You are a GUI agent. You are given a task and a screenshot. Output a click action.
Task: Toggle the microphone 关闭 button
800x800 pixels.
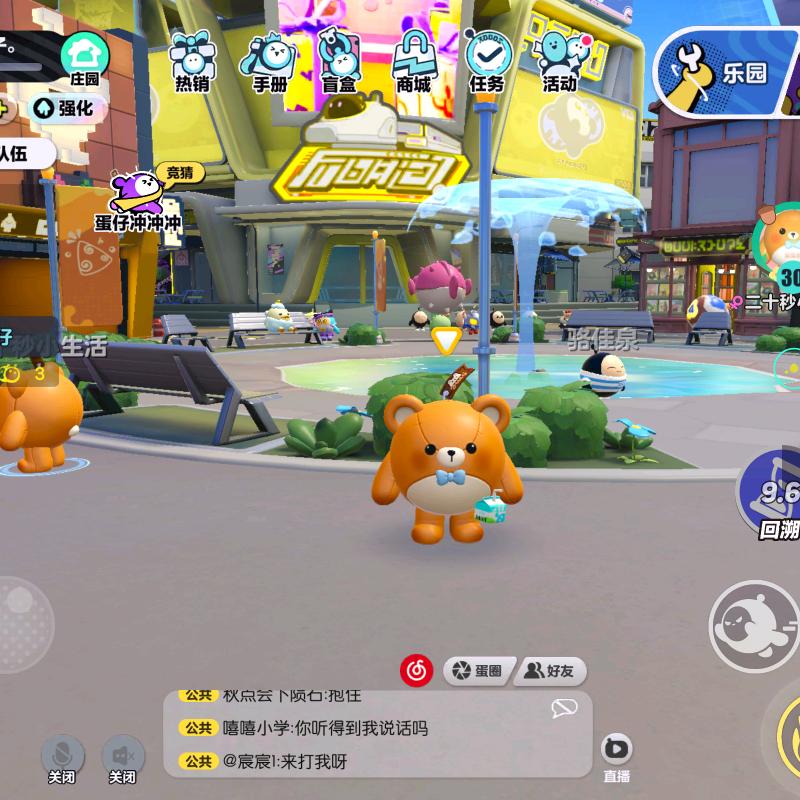[62, 757]
